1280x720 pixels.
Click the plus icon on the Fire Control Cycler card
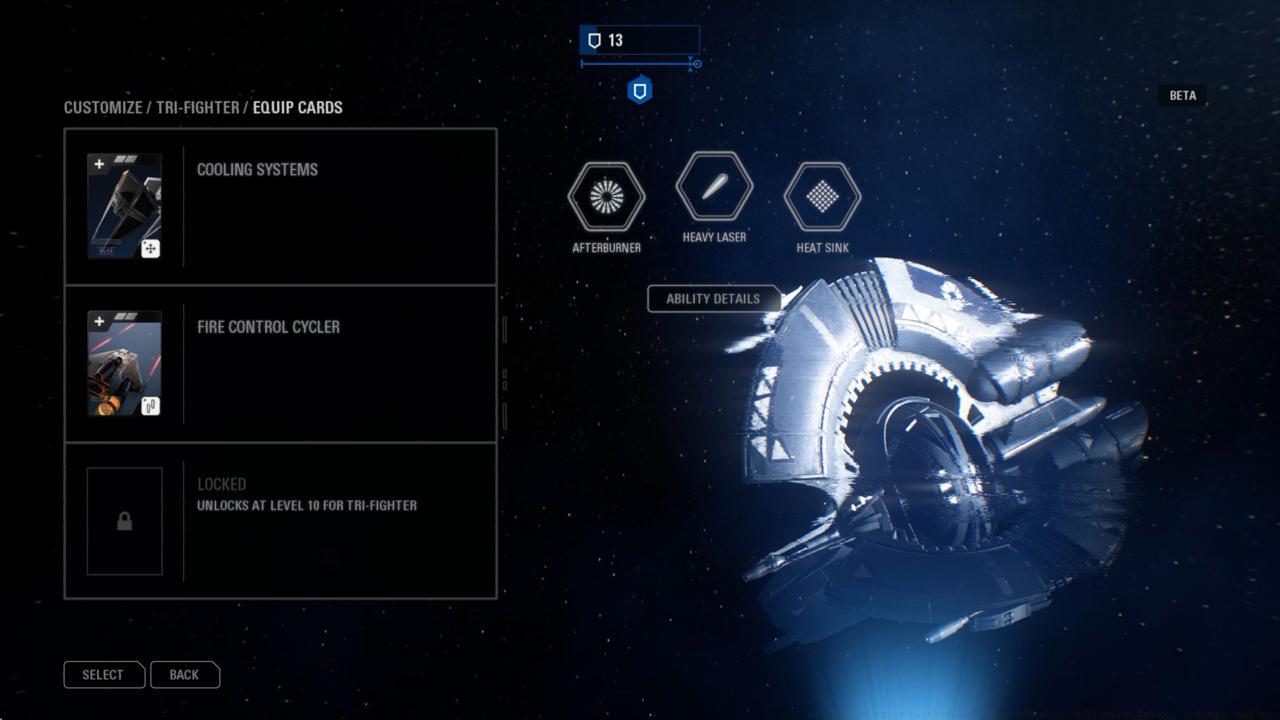(97, 321)
